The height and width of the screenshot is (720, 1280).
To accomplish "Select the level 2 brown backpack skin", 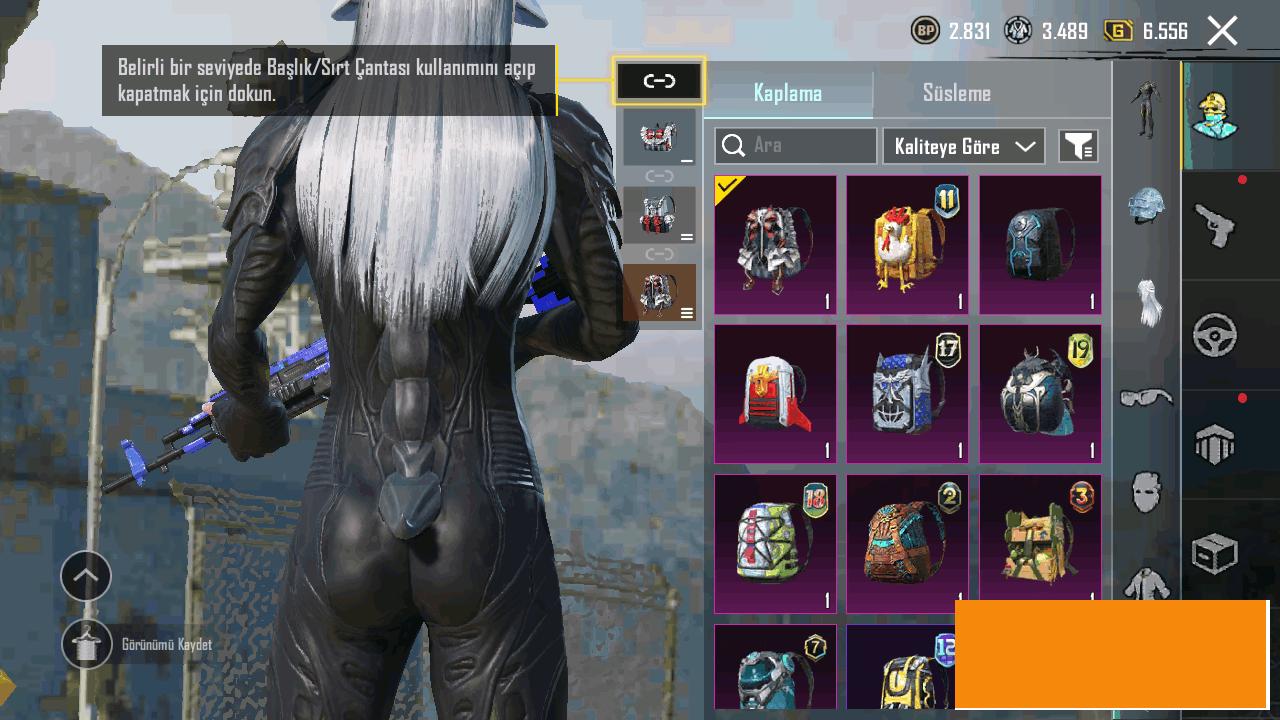I will (907, 543).
